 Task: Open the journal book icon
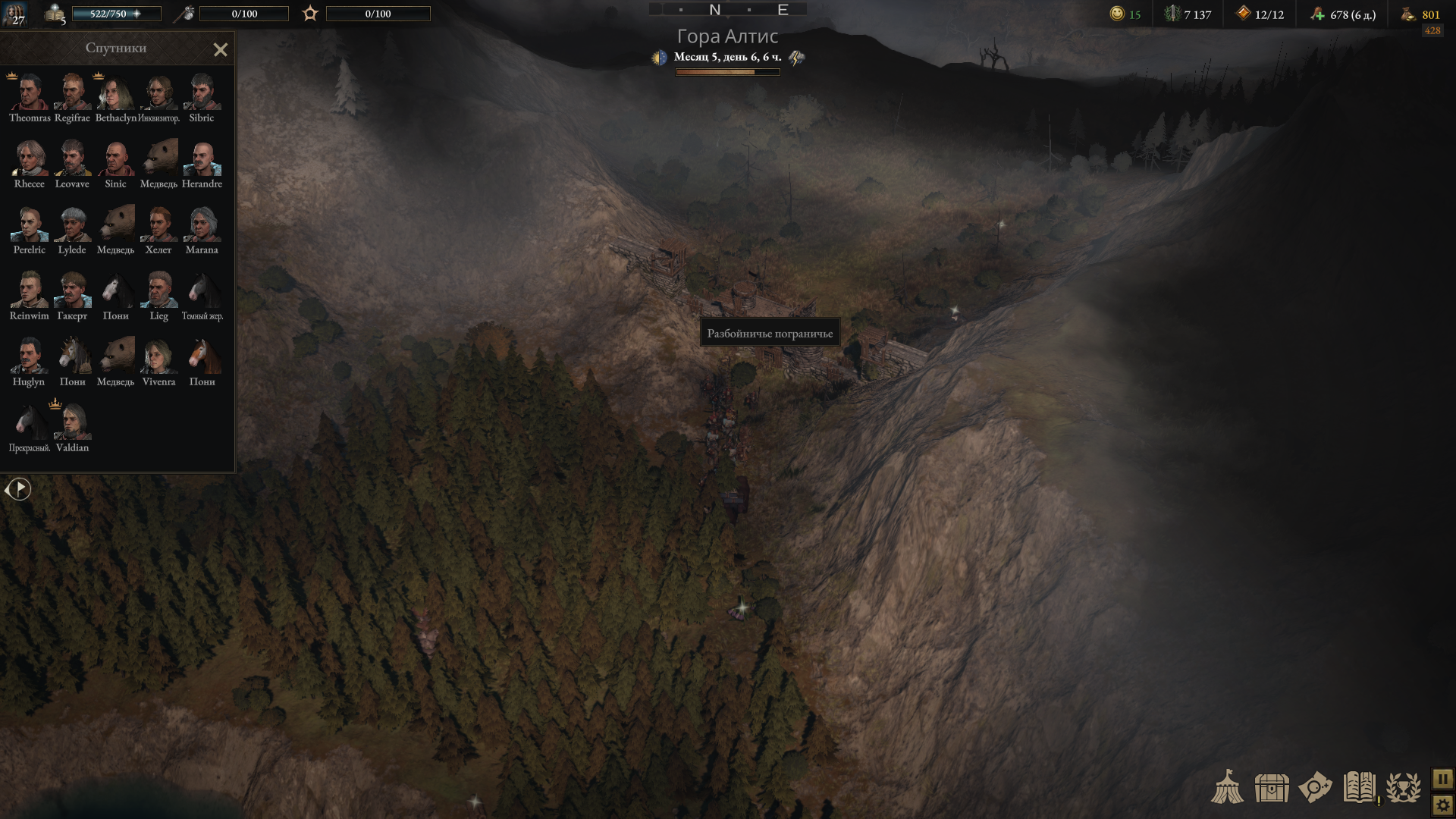(1360, 787)
